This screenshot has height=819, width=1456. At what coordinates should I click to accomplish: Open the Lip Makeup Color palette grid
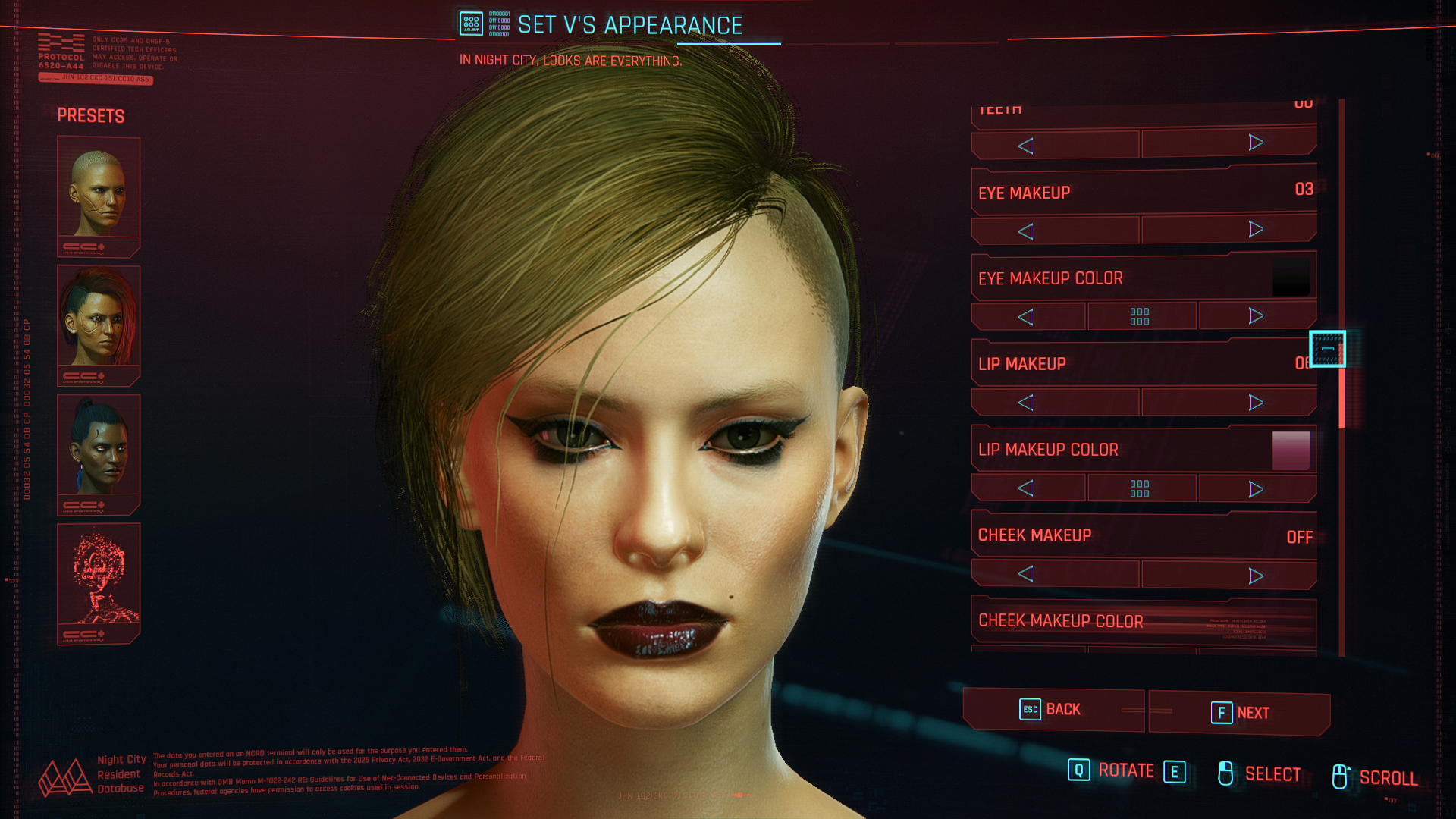click(1140, 488)
